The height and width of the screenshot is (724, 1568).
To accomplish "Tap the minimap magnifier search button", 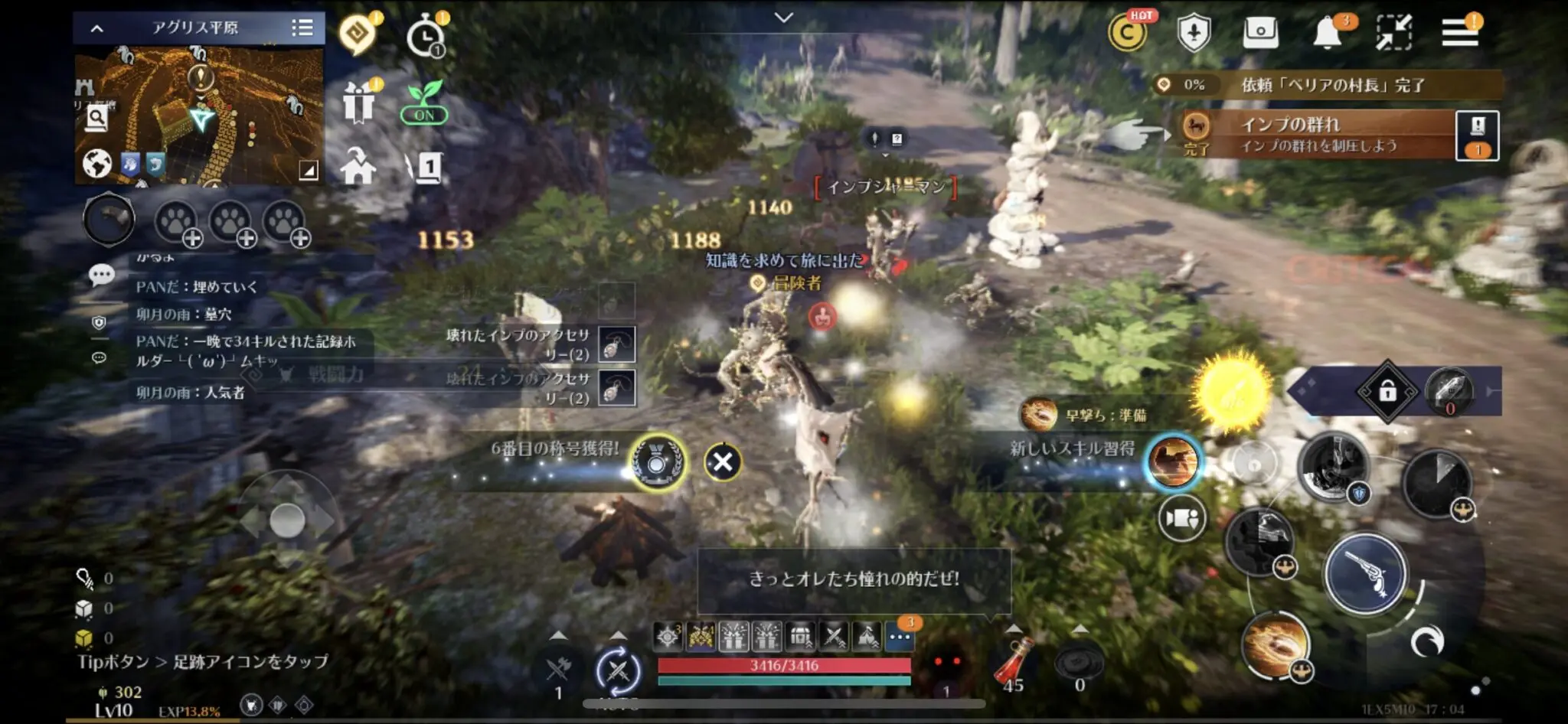I will pos(96,118).
